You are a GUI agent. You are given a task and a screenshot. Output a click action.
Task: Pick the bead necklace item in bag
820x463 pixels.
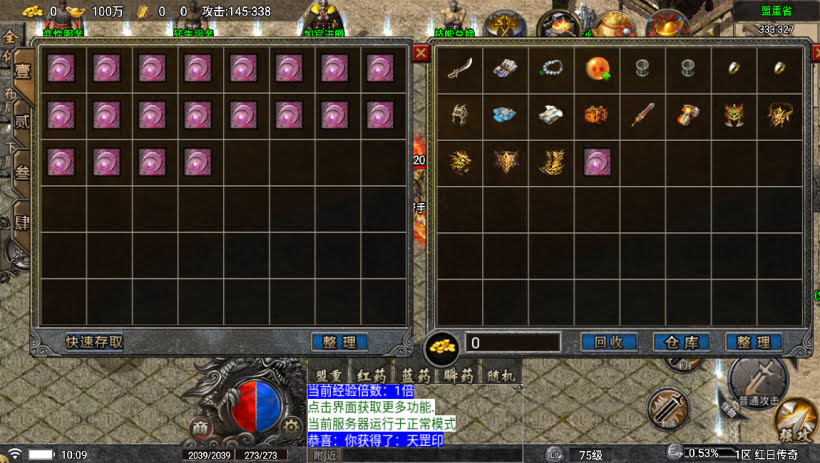pos(551,70)
